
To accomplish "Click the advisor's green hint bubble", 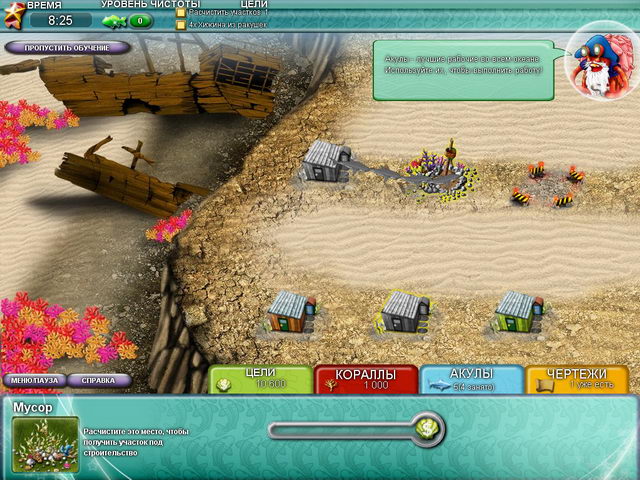I will click(x=463, y=70).
